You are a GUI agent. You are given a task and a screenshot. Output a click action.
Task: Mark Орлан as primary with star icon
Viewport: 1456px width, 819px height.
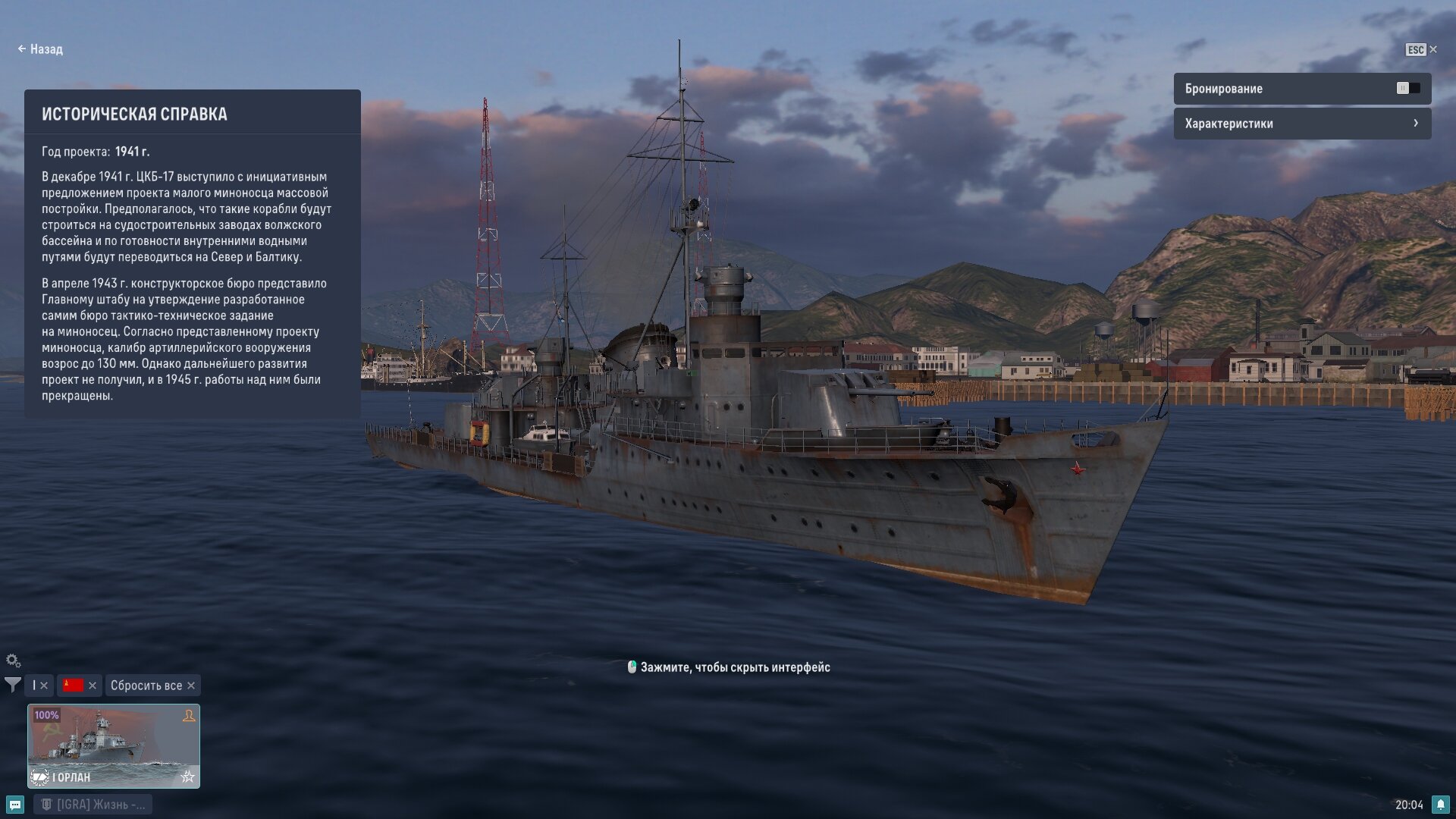(188, 777)
